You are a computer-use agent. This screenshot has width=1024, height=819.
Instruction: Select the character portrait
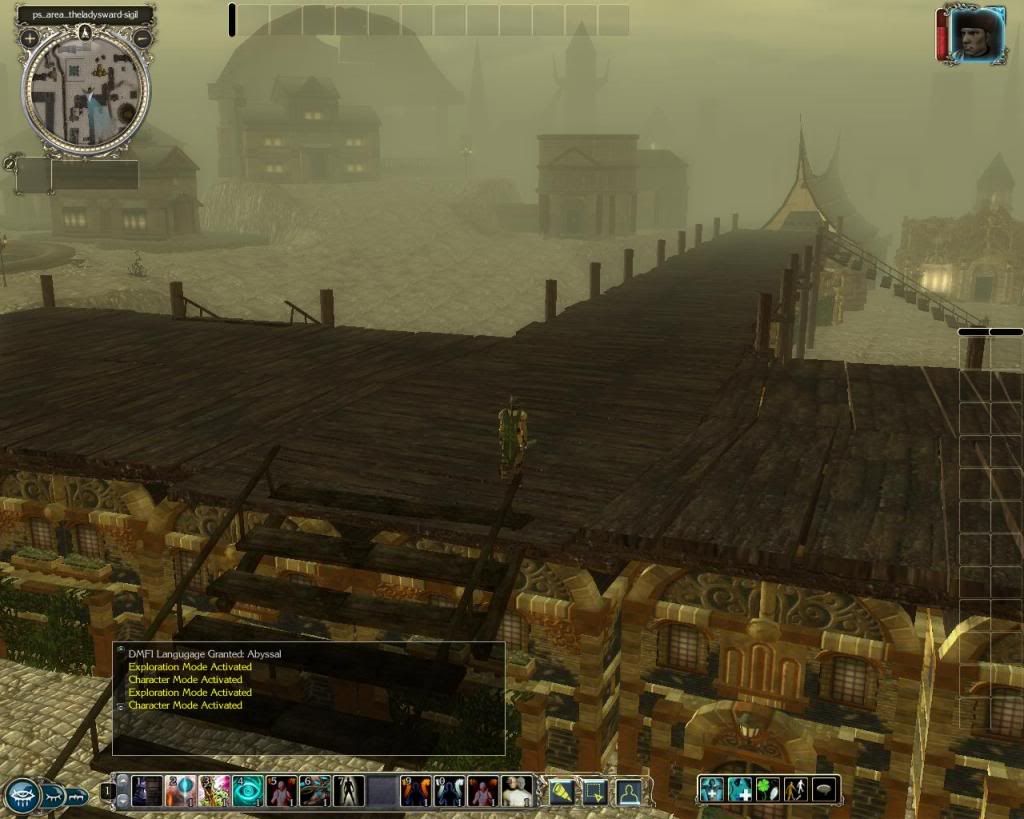click(977, 37)
